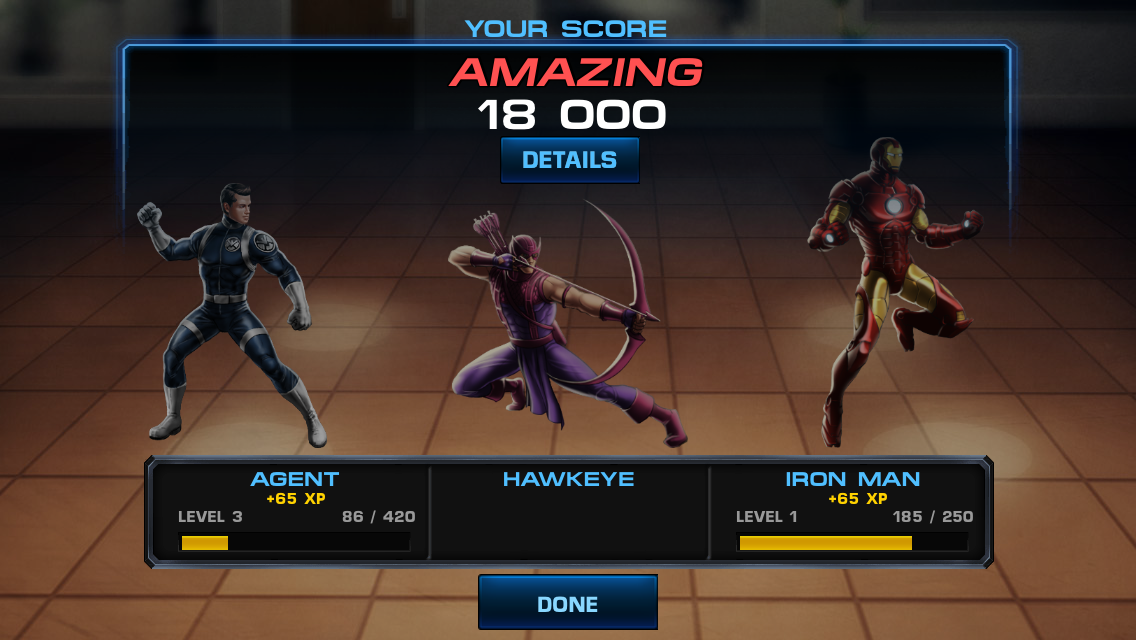1136x640 pixels.
Task: Confirm results with the Done button
Action: pos(567,603)
